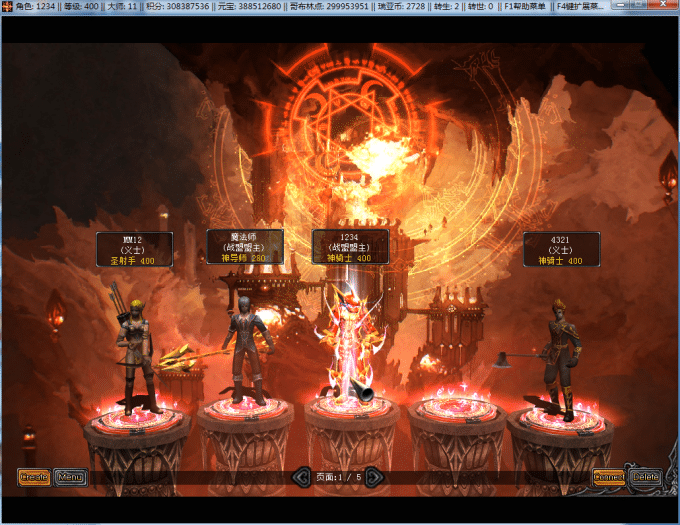Select the 1234 character nameplate
Image resolution: width=680 pixels, height=525 pixels.
click(350, 246)
